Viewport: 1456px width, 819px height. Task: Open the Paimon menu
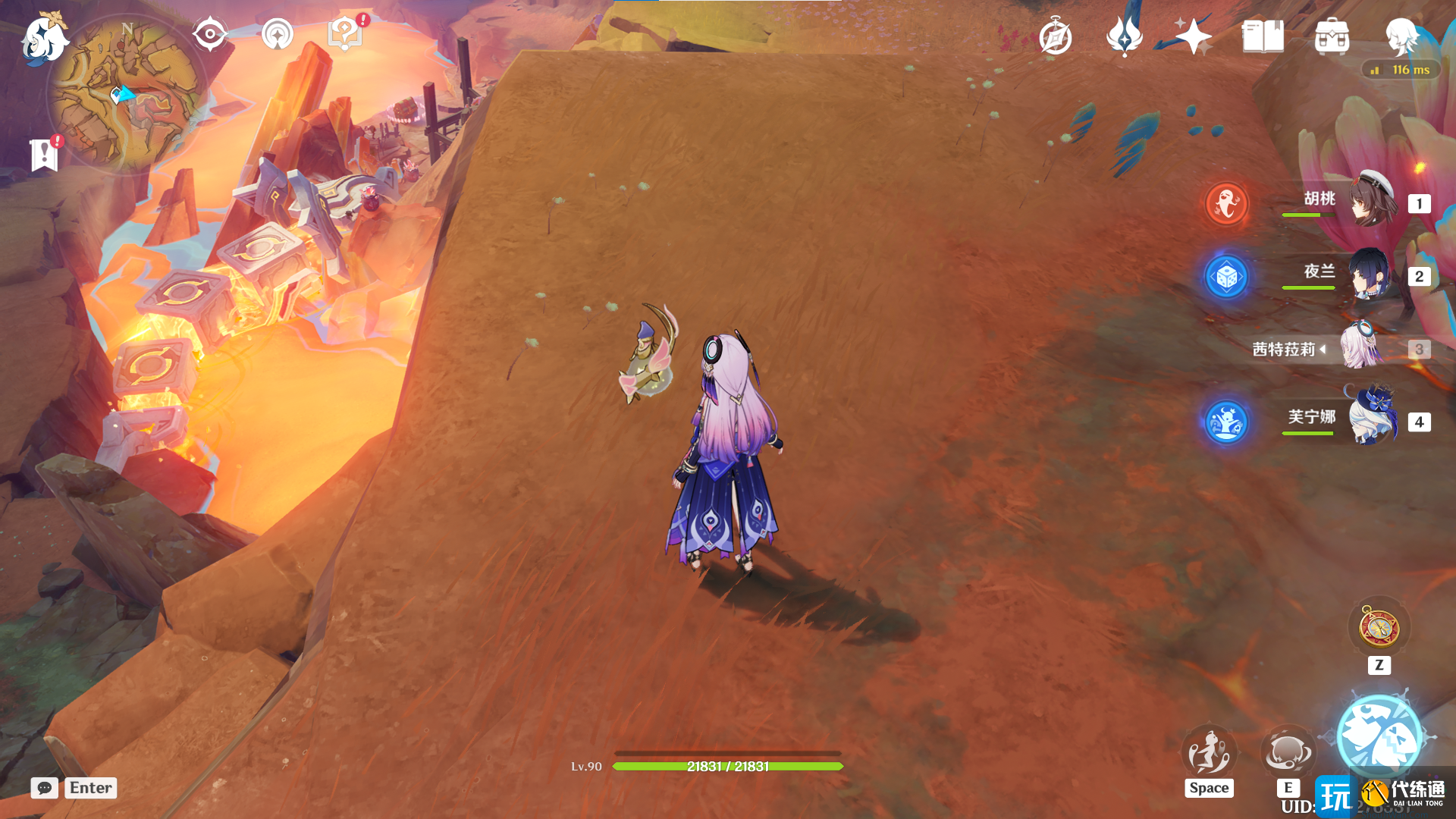click(44, 38)
